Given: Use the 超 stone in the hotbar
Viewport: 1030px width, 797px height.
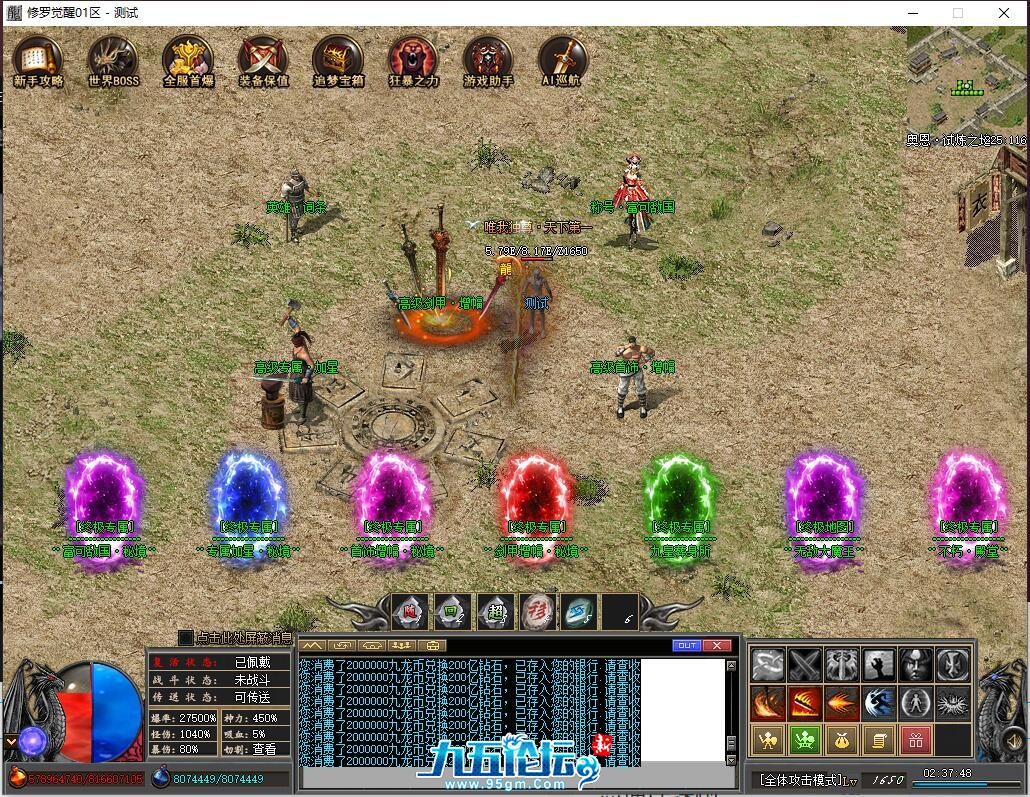Looking at the screenshot, I should 494,611.
